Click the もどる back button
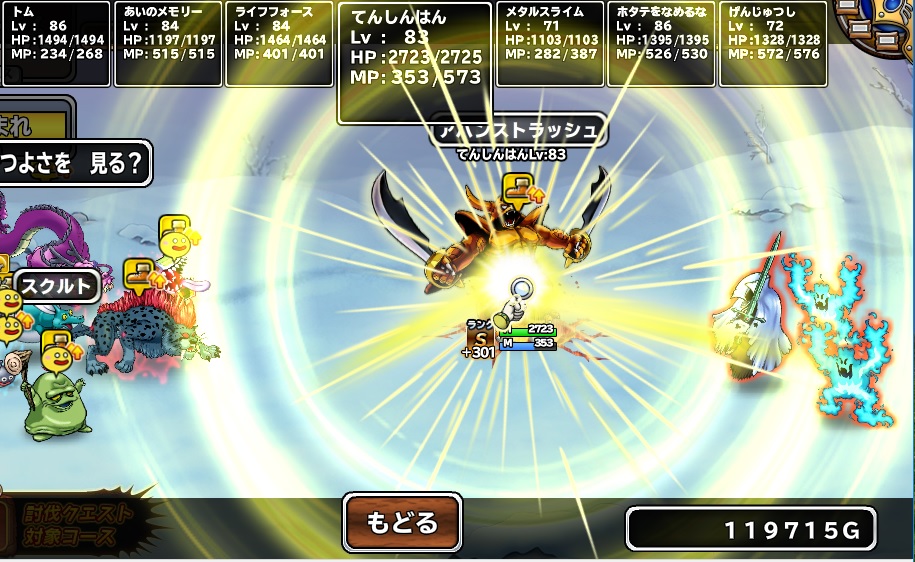Image resolution: width=915 pixels, height=562 pixels. click(402, 522)
